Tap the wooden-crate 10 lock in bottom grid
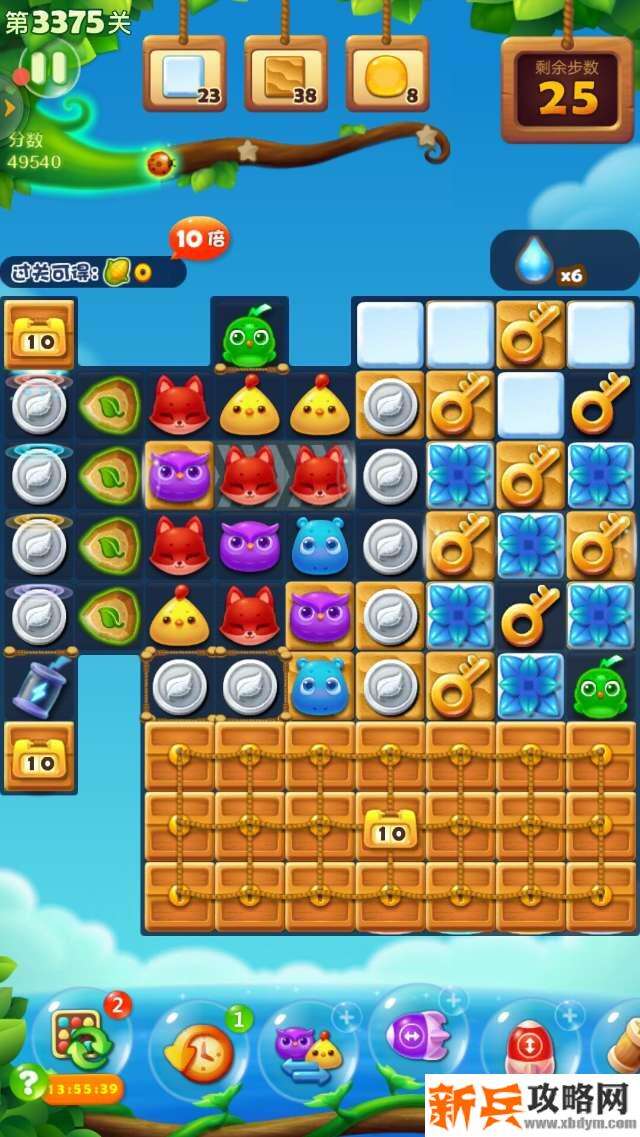 [389, 828]
